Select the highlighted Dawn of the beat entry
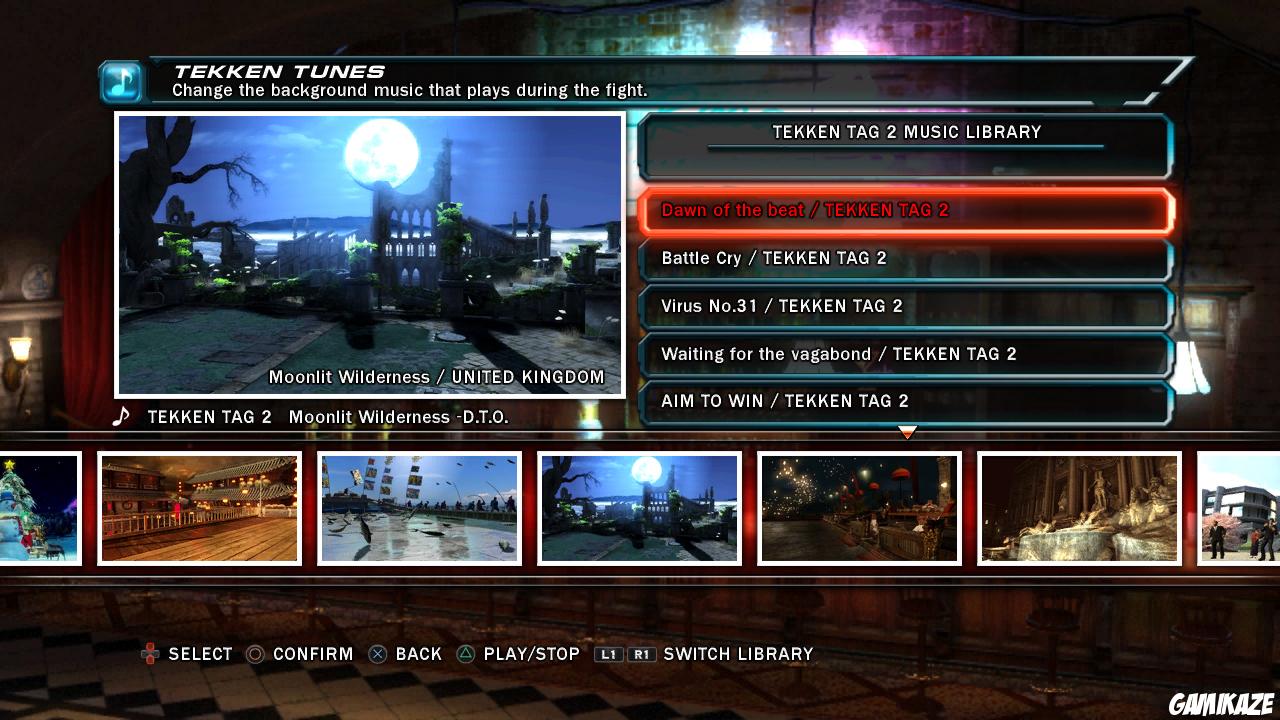The height and width of the screenshot is (720, 1280). pyautogui.click(x=905, y=210)
